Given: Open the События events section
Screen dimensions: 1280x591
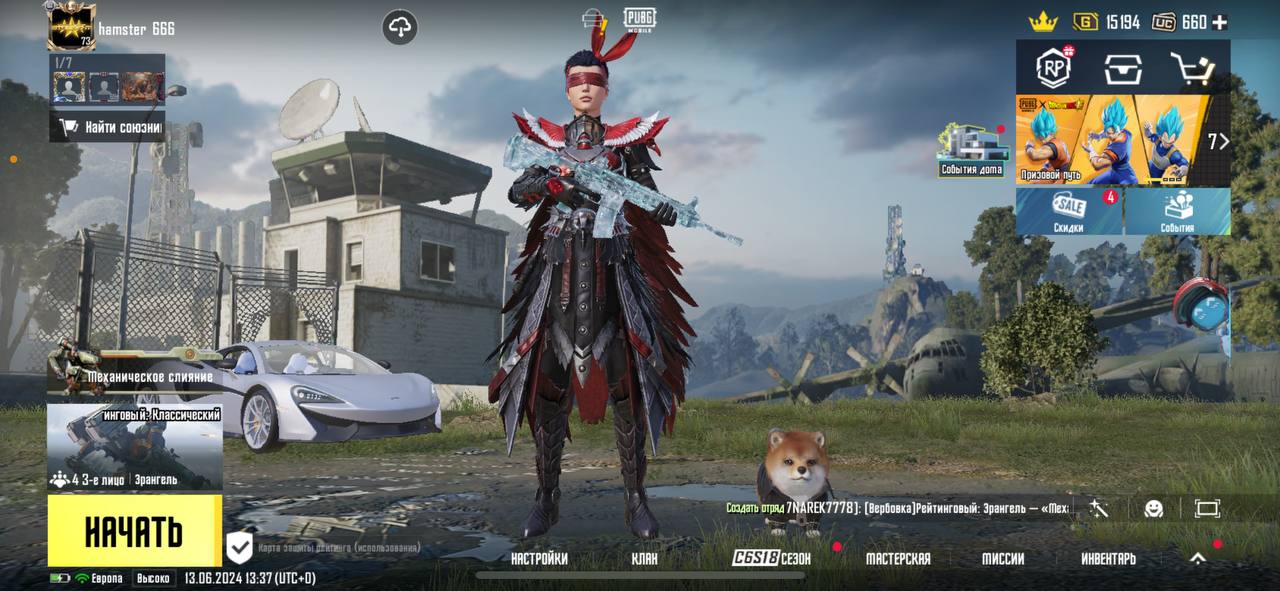Looking at the screenshot, I should click(x=1177, y=211).
